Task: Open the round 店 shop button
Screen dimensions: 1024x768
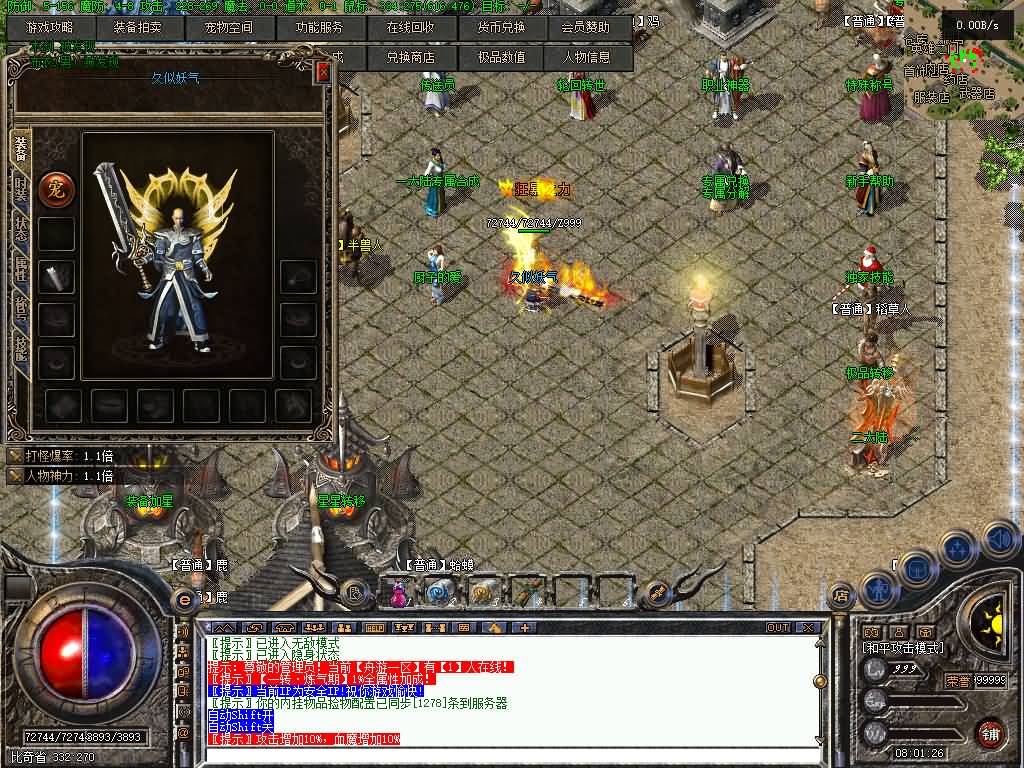Action: 841,593
